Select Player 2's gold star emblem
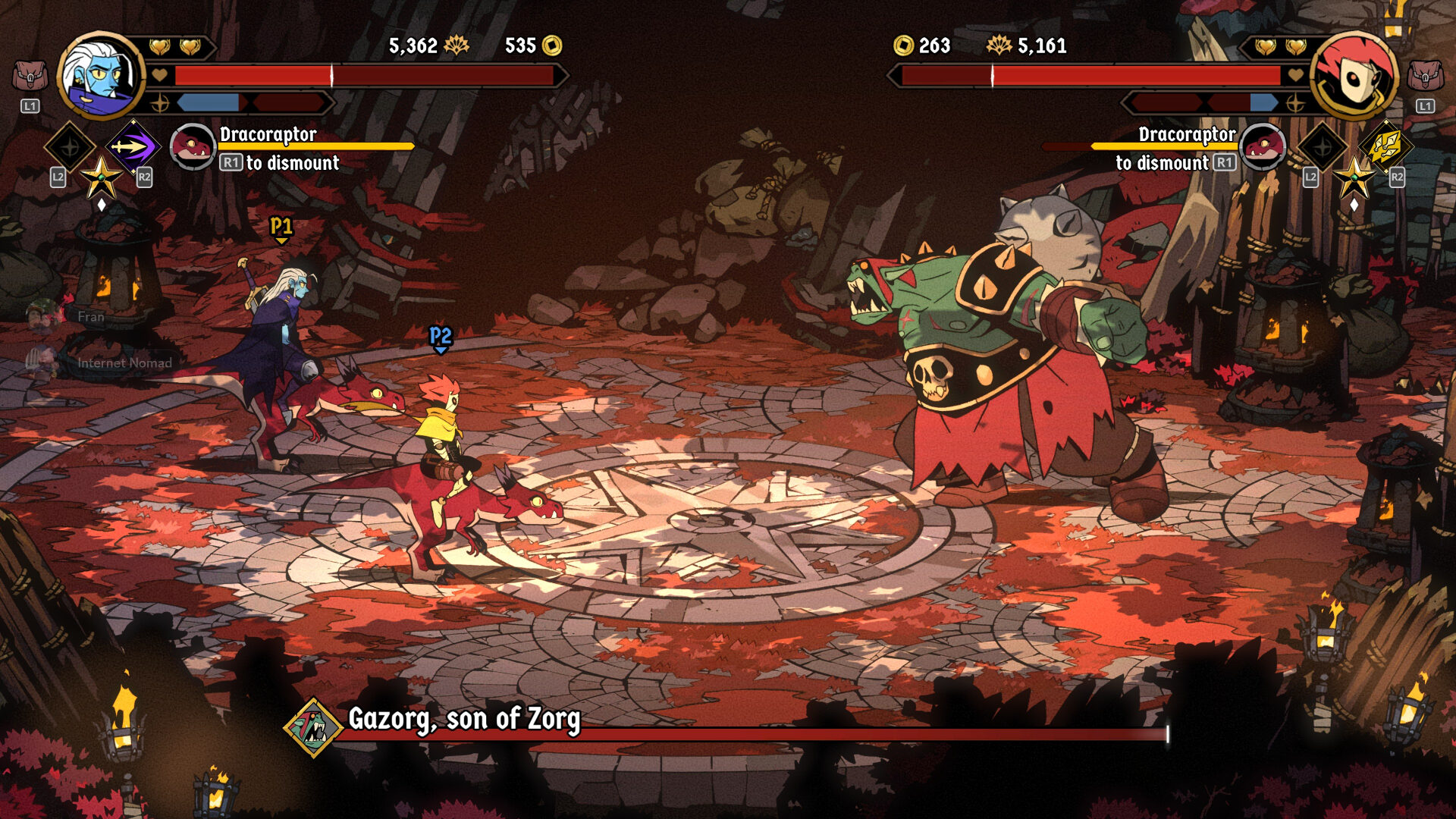 coord(1354,178)
